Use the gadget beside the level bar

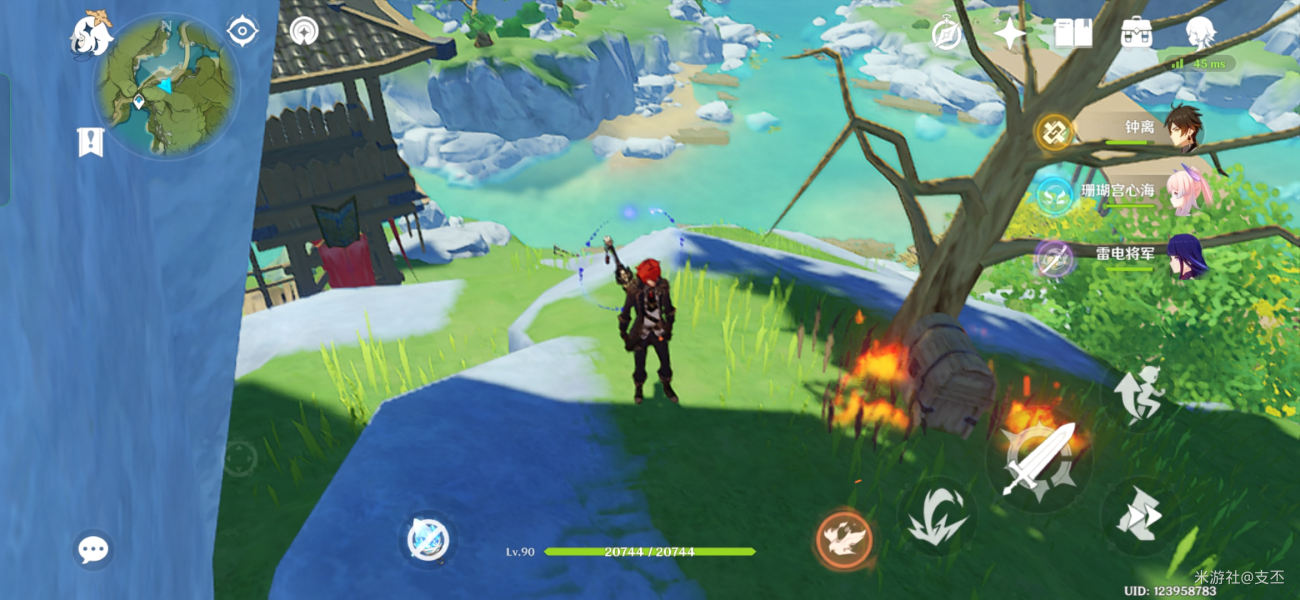point(429,540)
